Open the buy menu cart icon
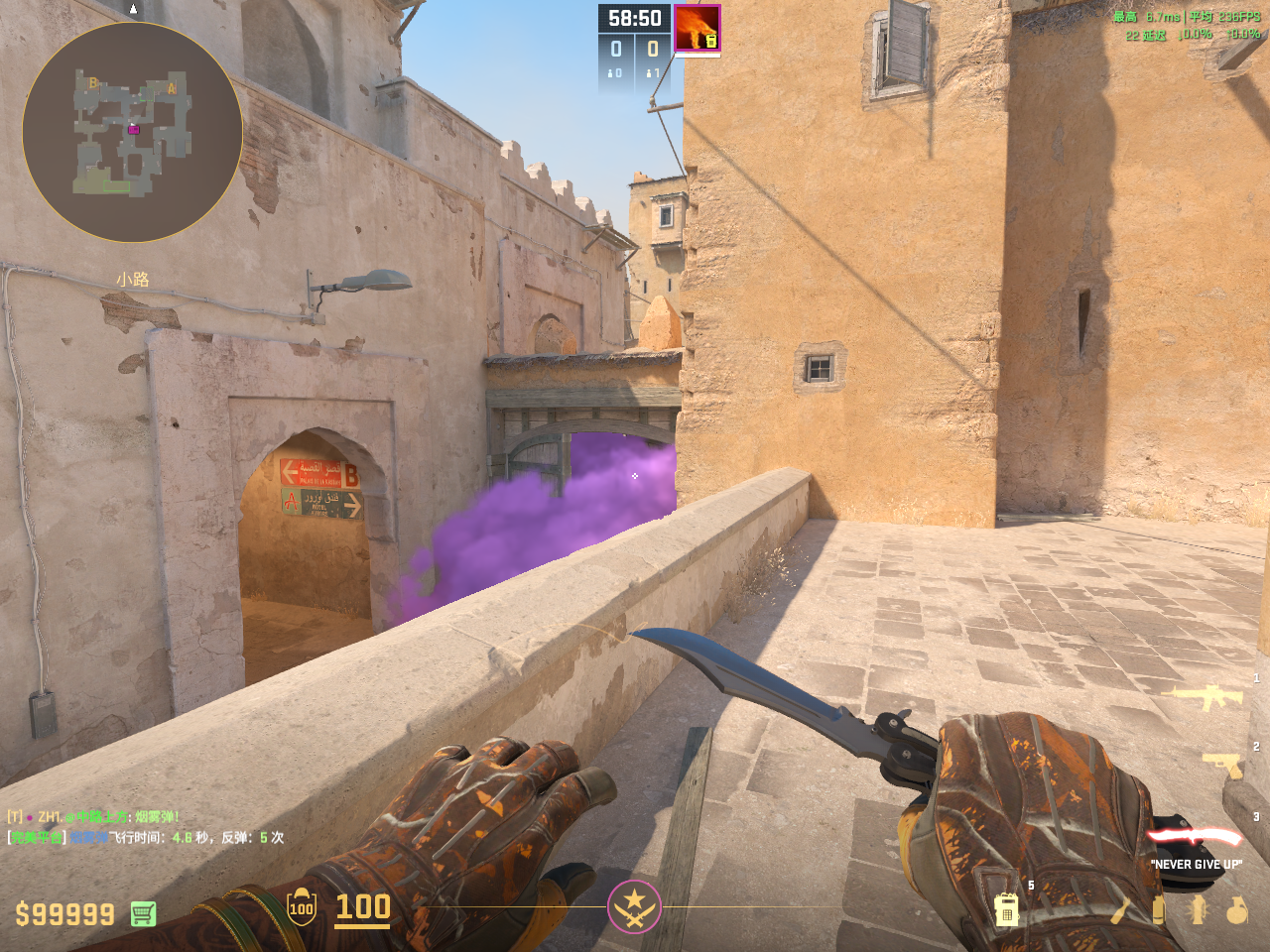Screen dimensions: 1270x952 (143, 913)
